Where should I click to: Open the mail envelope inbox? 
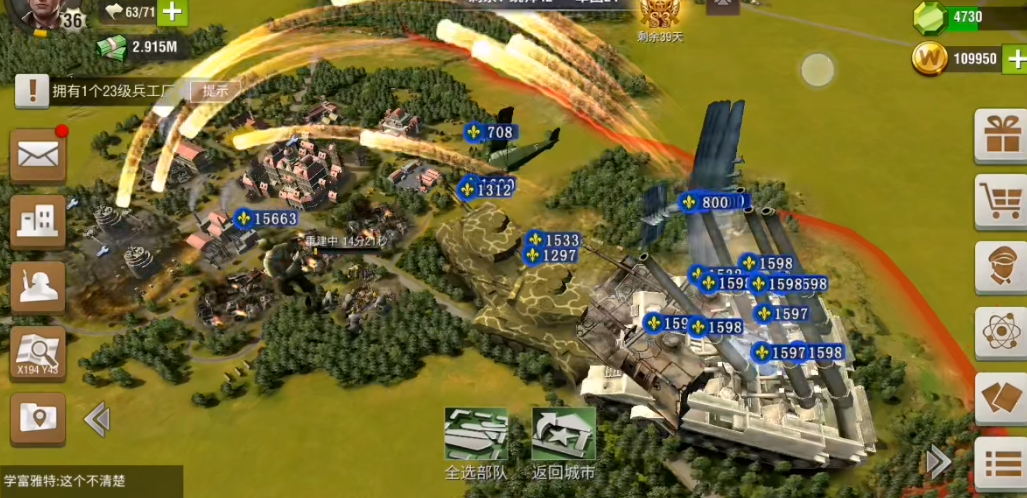(x=37, y=155)
